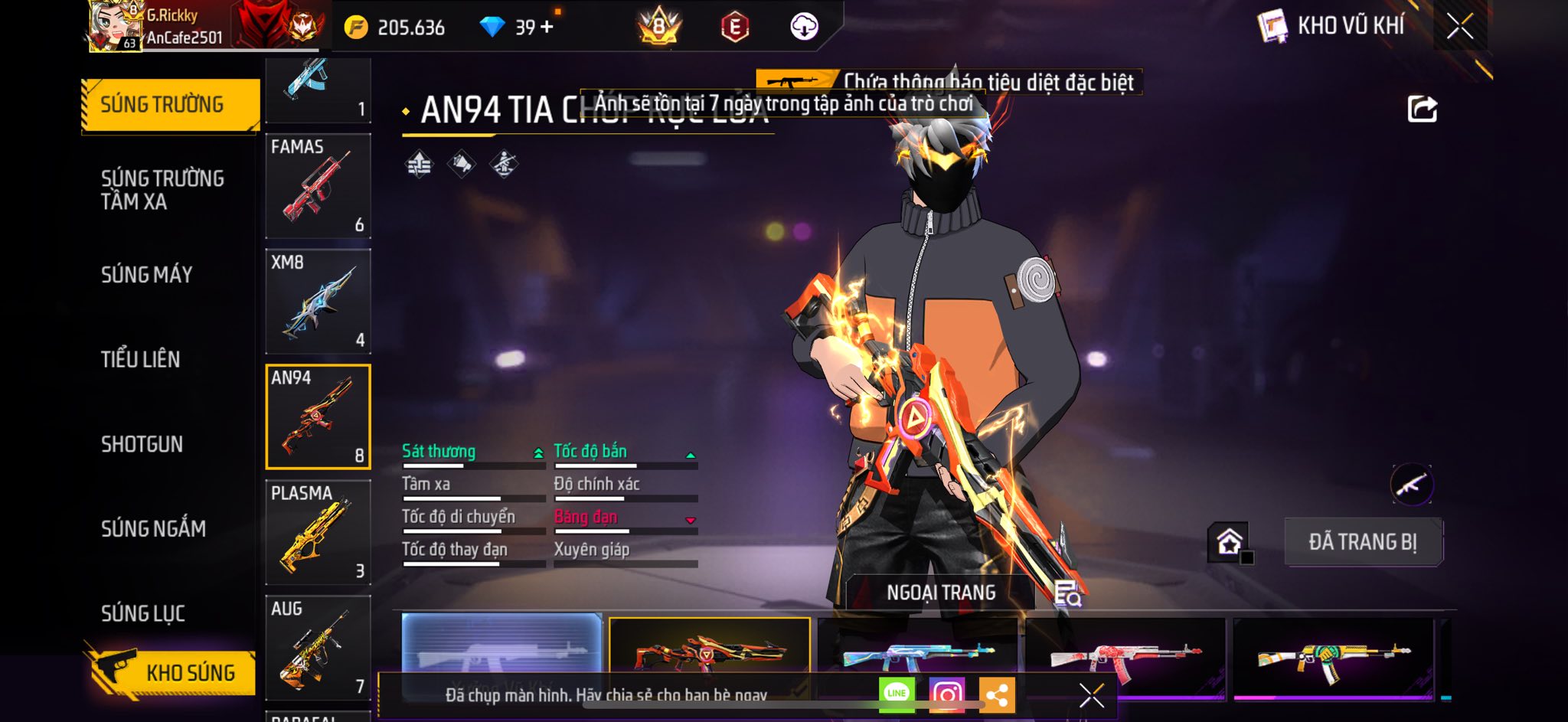1568x722 pixels.
Task: Pick the AUG weapon tile
Action: [318, 648]
